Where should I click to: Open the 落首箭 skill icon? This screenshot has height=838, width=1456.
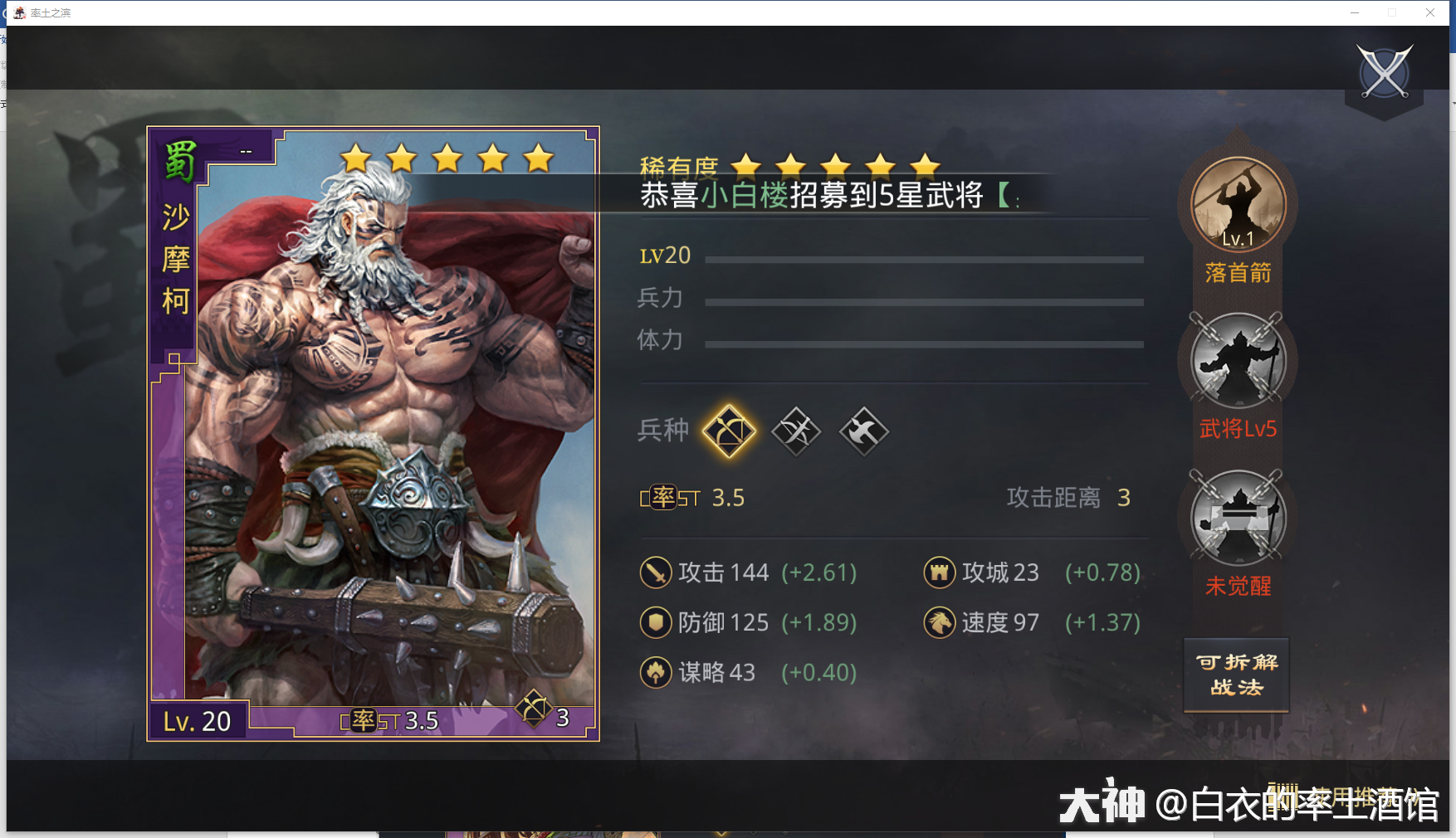tap(1236, 206)
